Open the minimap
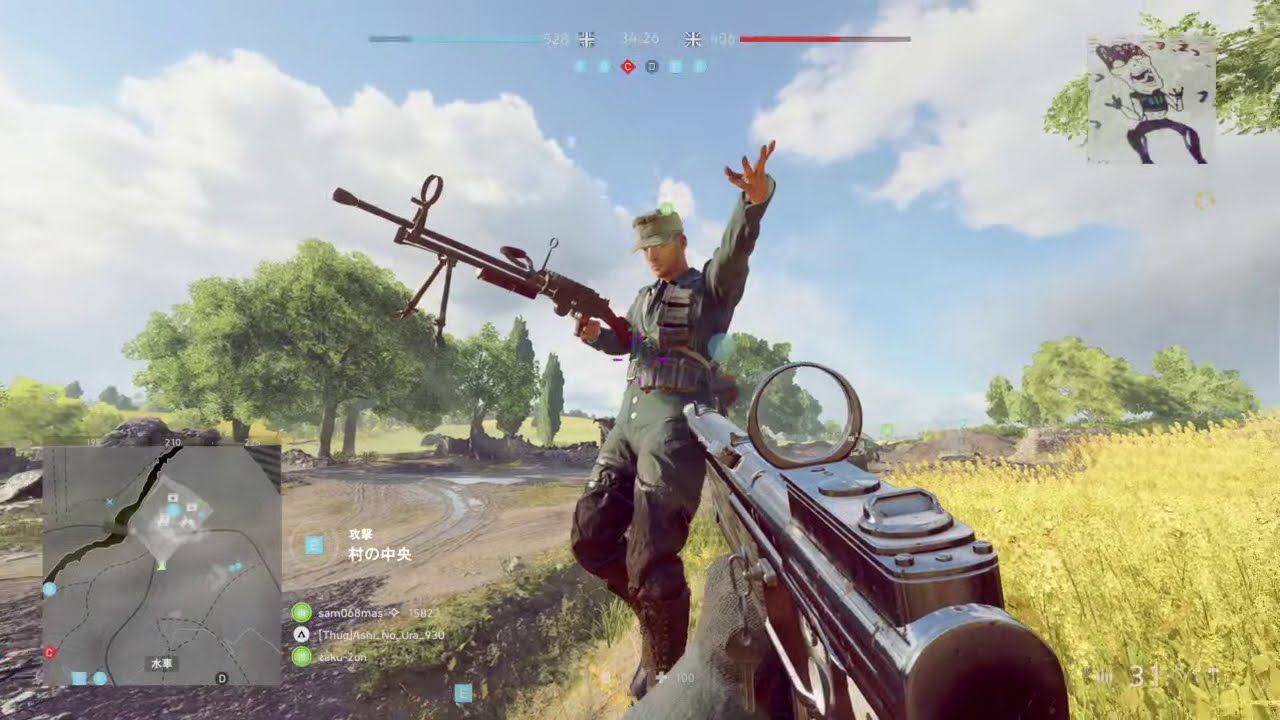1280x720 pixels. 162,565
